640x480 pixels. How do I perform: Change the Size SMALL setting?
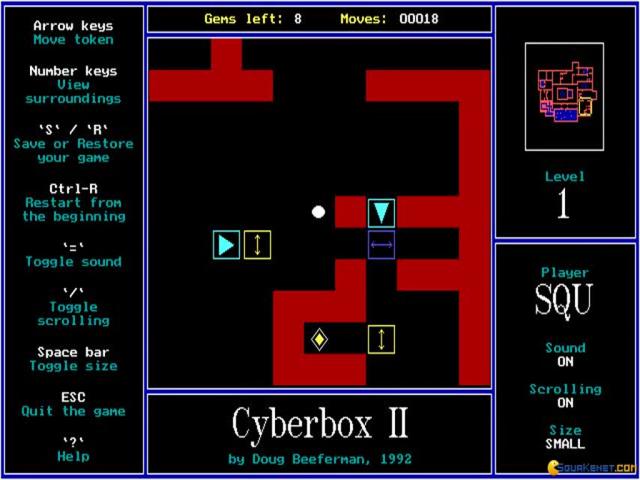pyautogui.click(x=565, y=443)
